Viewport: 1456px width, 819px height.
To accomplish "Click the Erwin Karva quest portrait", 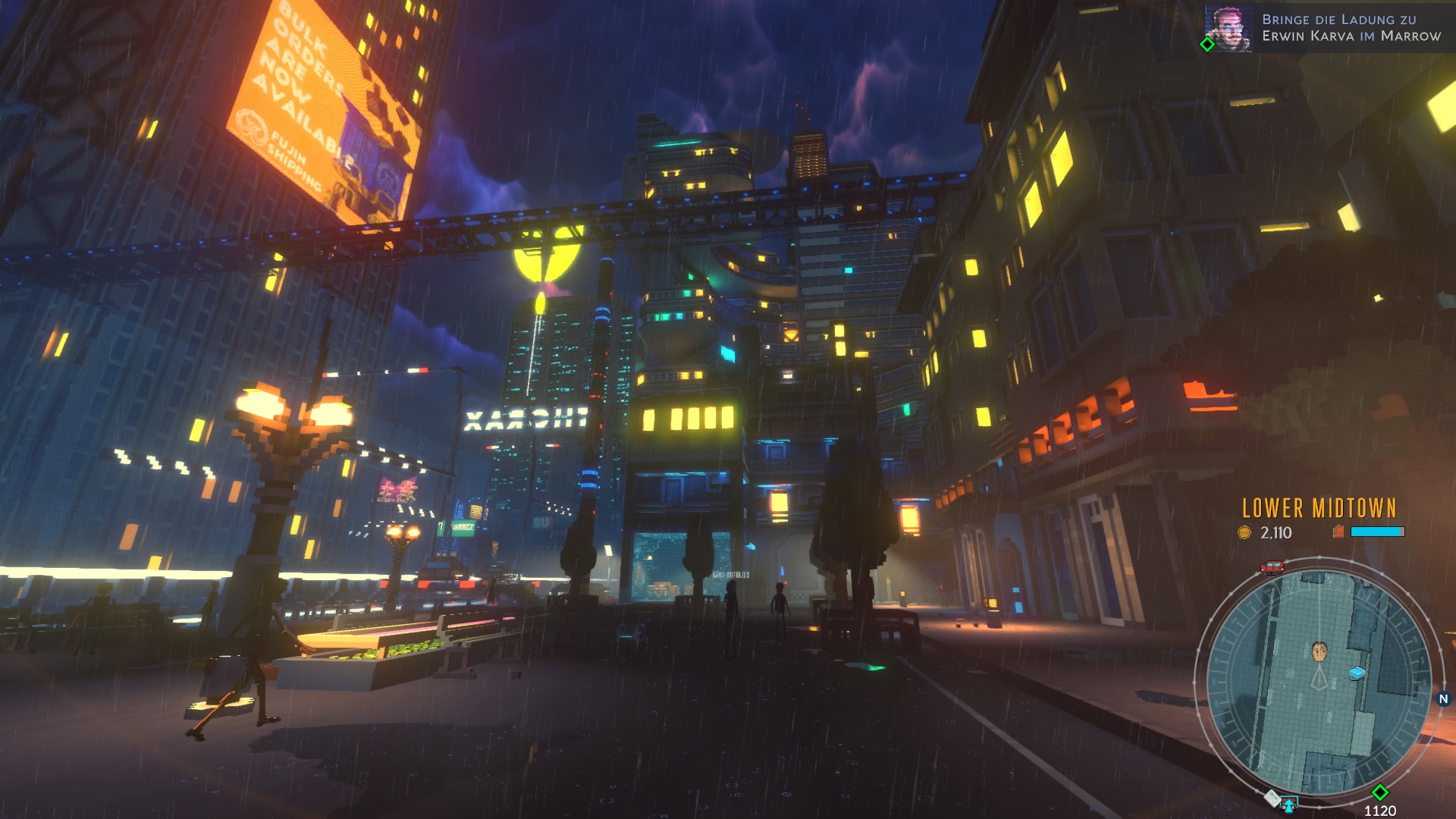I will pyautogui.click(x=1228, y=28).
